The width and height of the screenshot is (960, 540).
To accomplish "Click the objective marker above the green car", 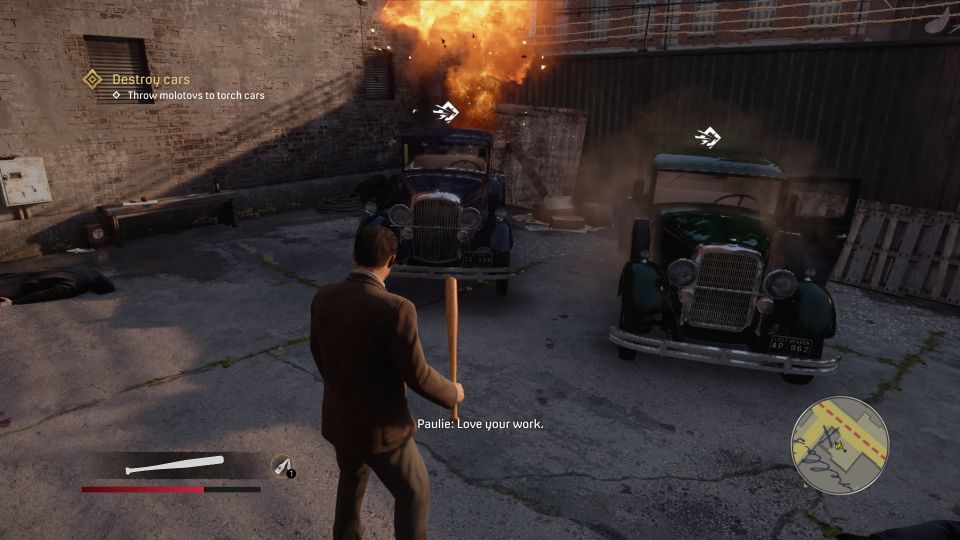I will 708,137.
